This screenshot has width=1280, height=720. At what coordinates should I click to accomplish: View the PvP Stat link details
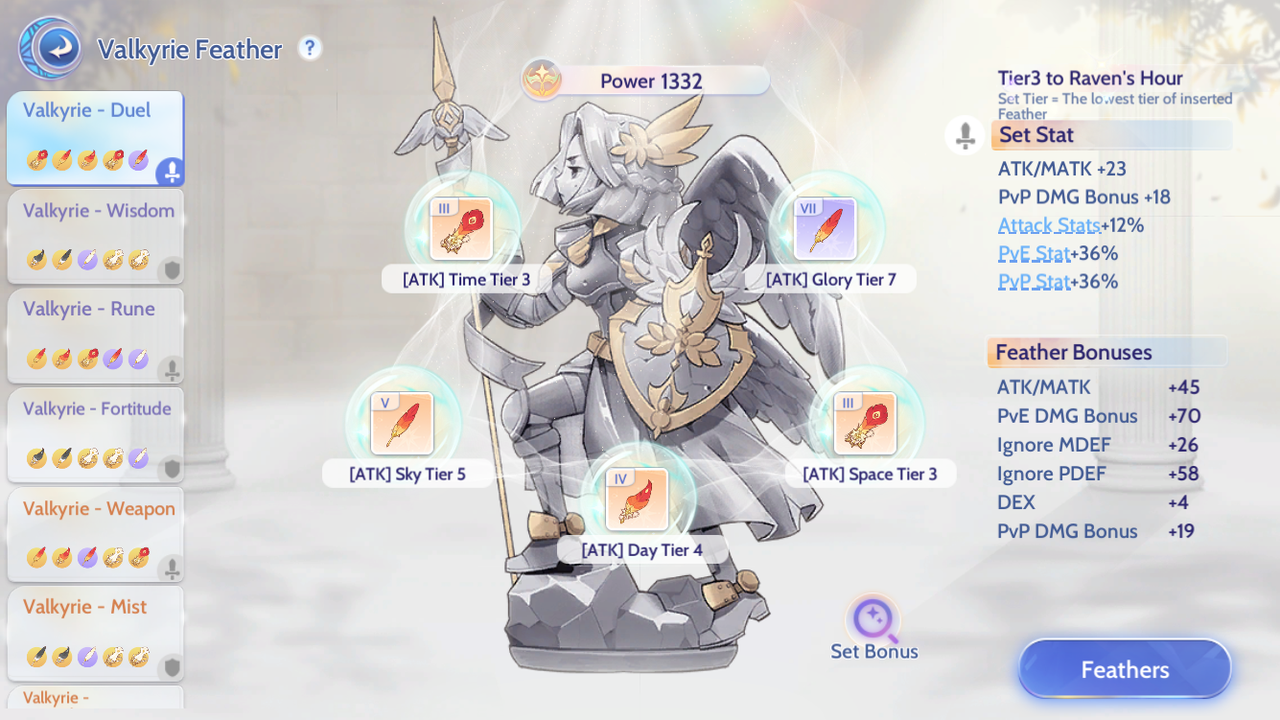1033,282
